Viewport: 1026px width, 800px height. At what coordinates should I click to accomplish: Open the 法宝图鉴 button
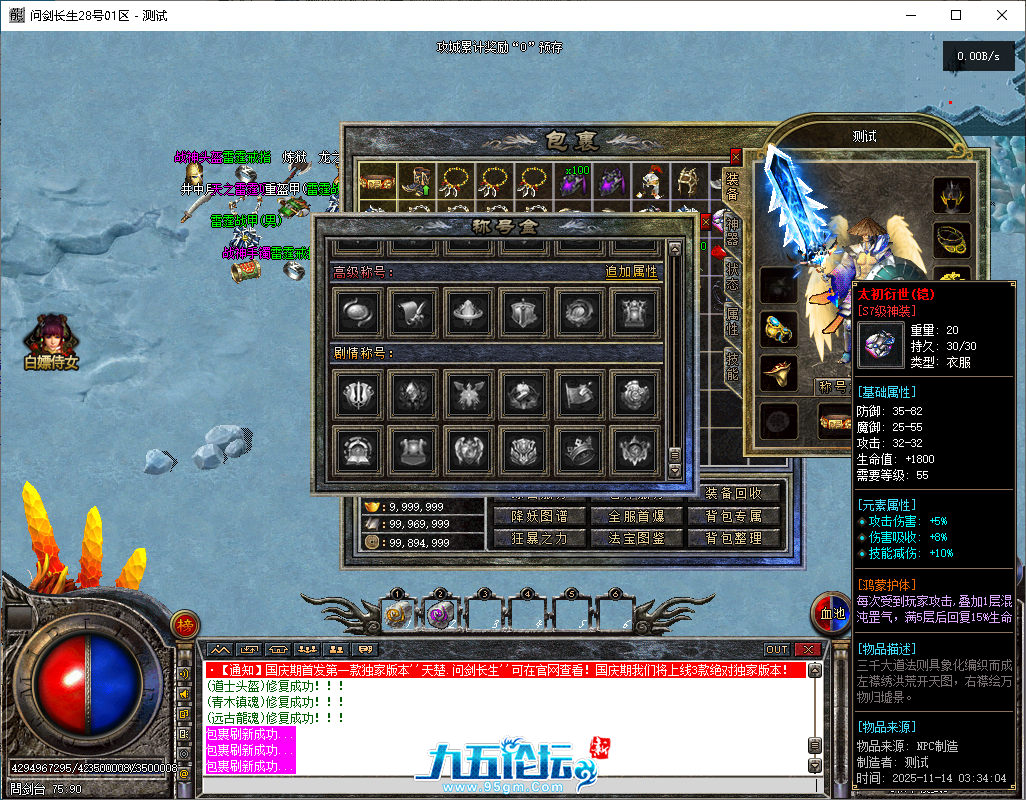pyautogui.click(x=636, y=538)
